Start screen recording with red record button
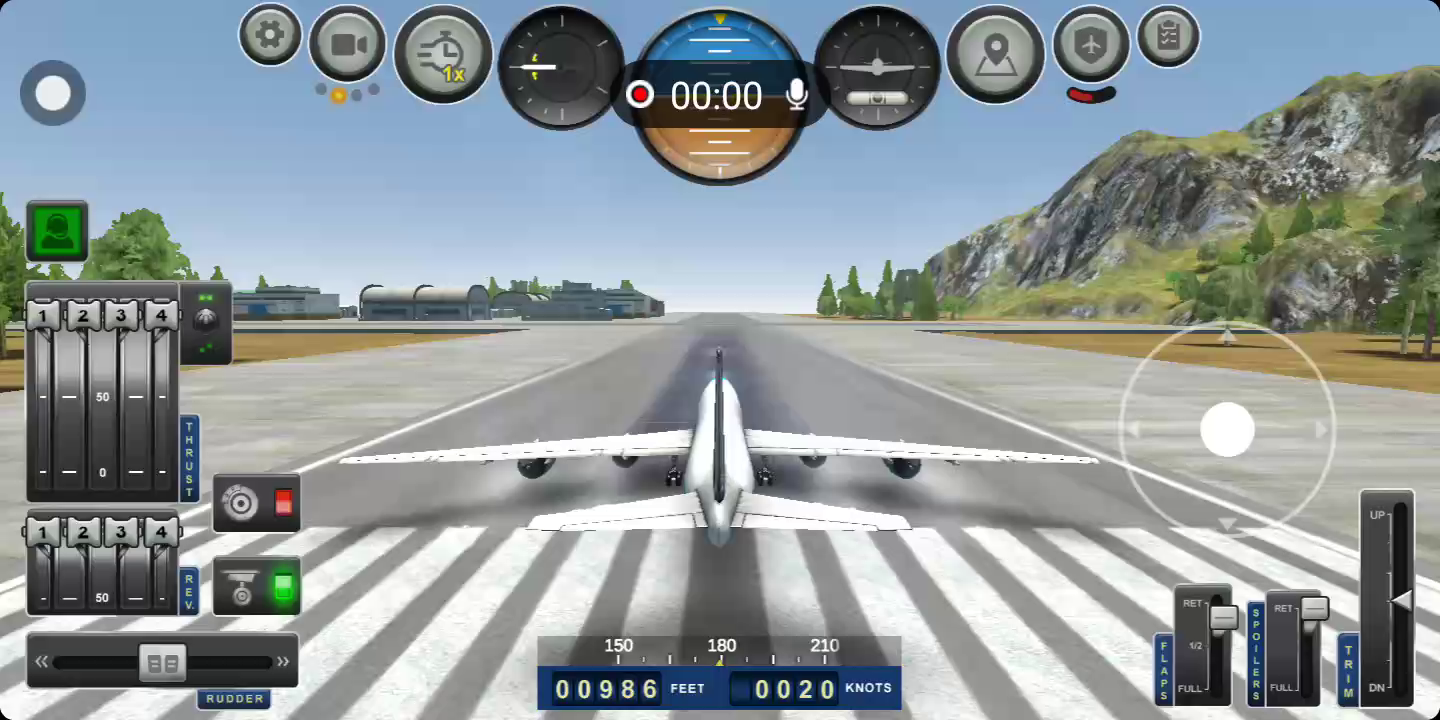 [640, 95]
